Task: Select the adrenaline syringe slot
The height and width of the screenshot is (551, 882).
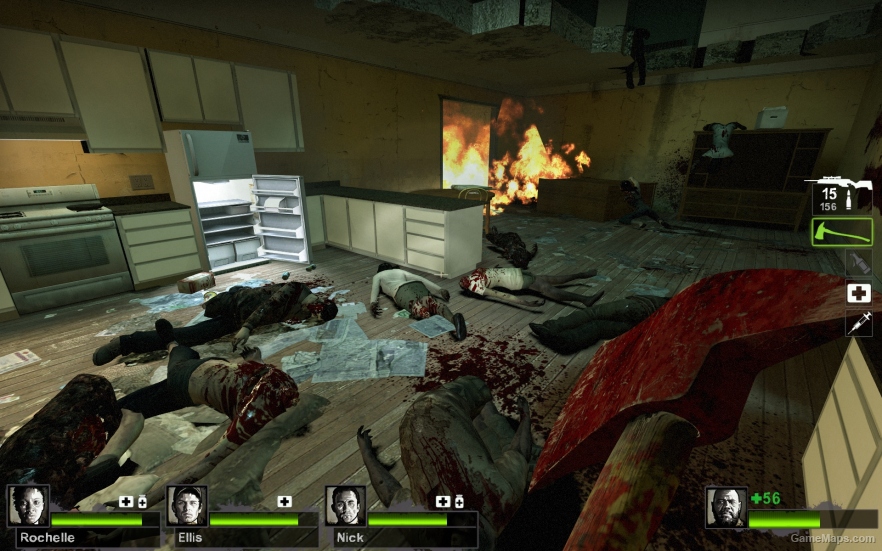Action: point(857,322)
